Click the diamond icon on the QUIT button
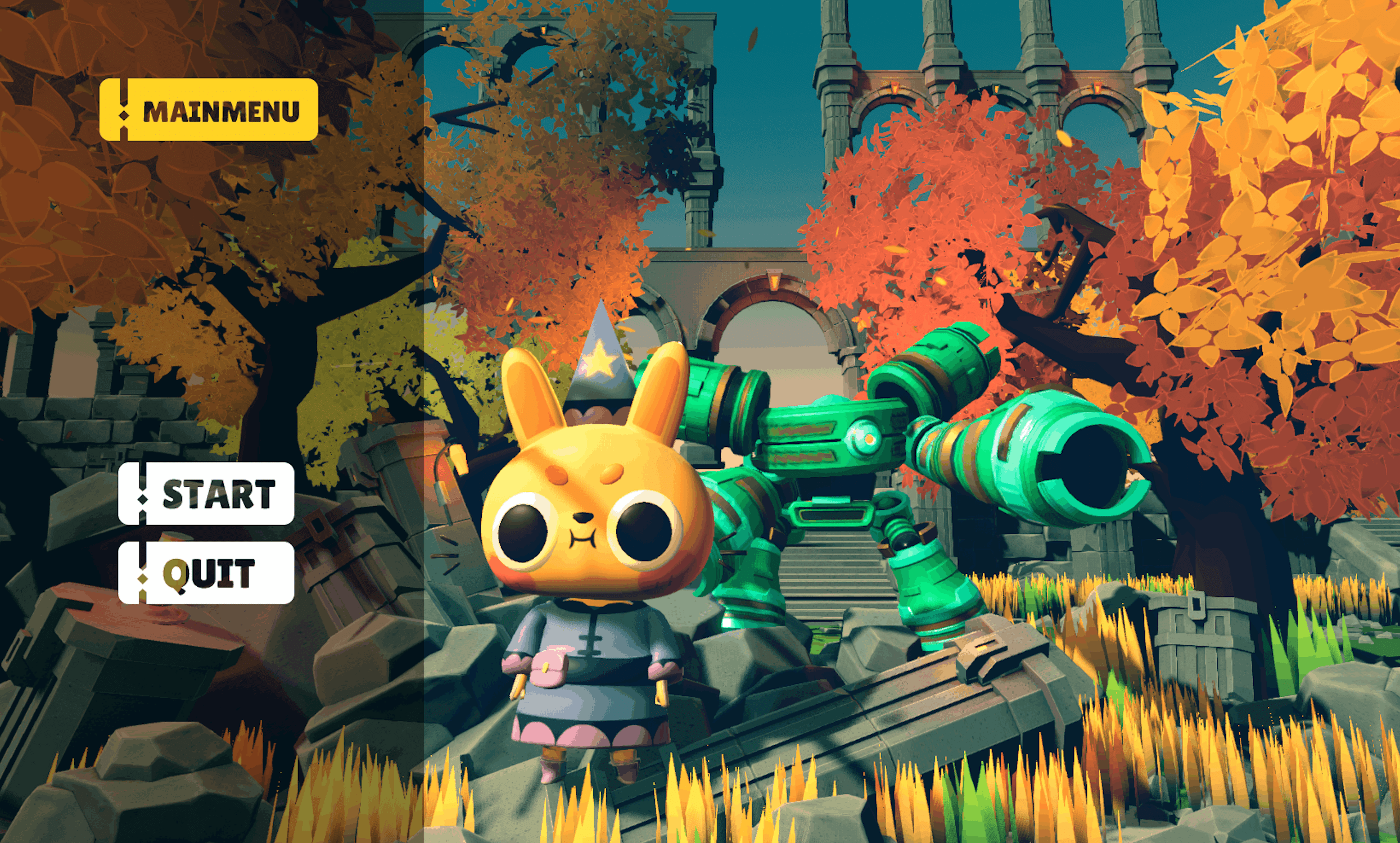The image size is (1400, 843). click(x=143, y=579)
